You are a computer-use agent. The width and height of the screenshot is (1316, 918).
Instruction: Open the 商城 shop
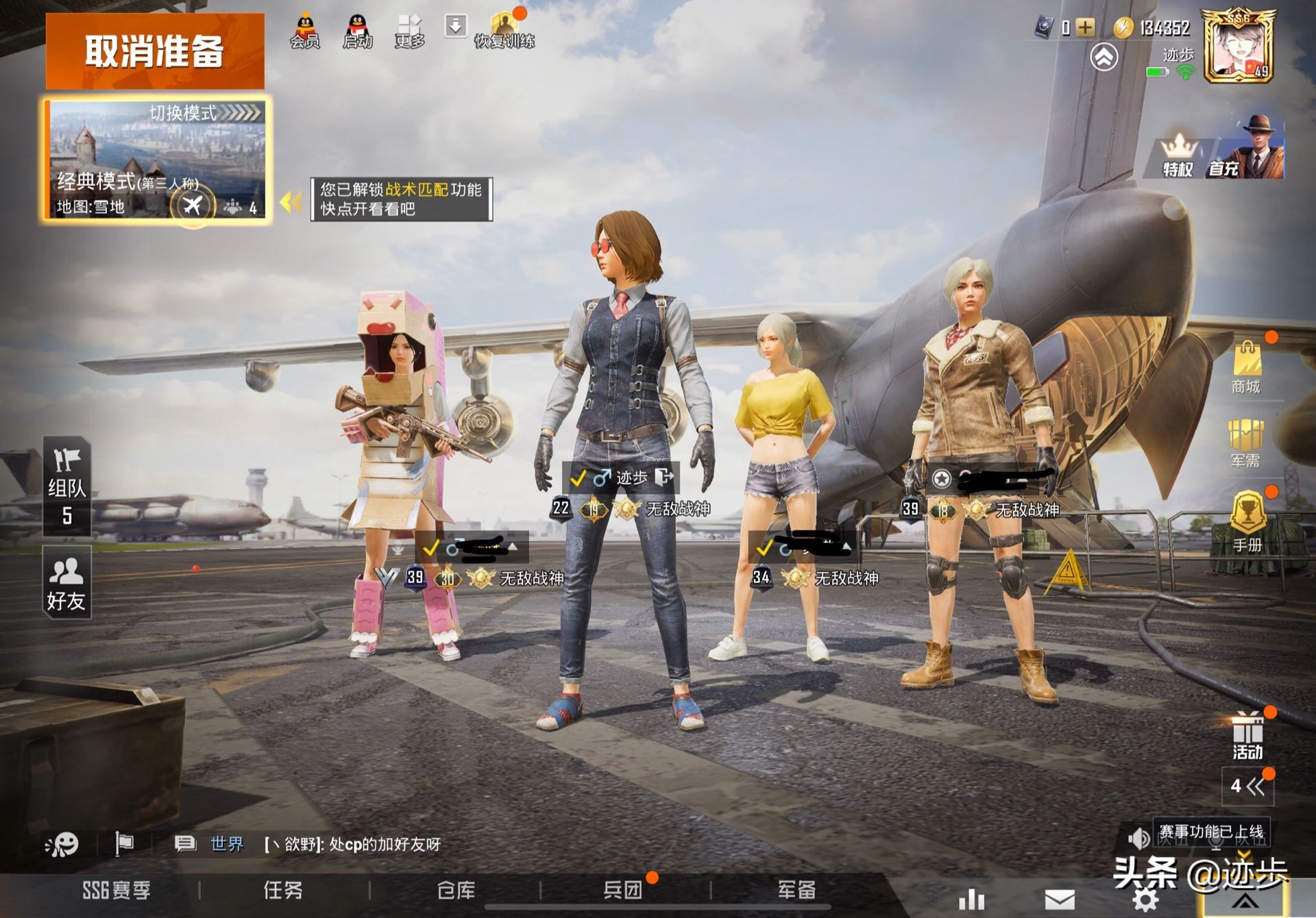[x=1246, y=367]
